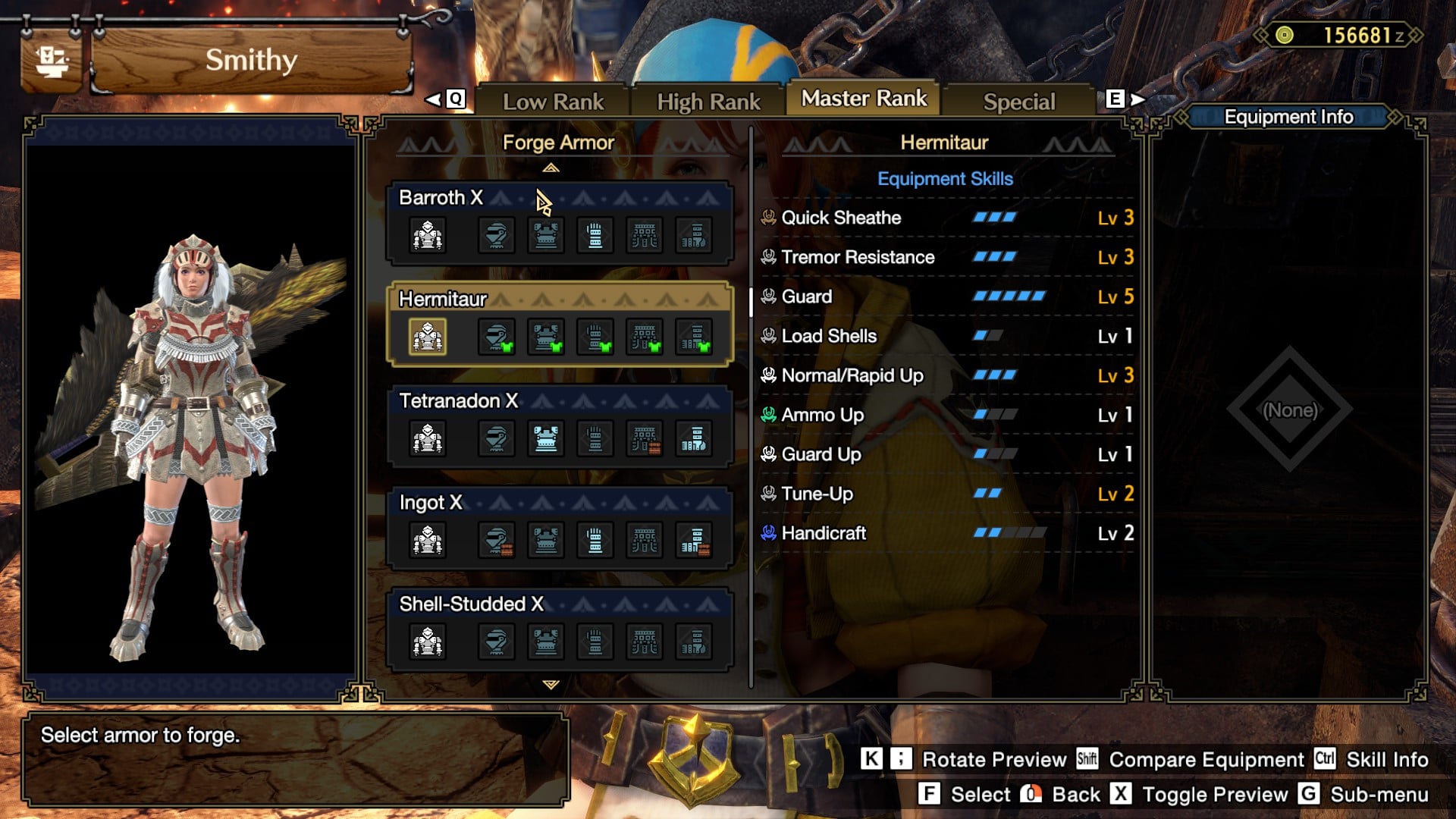Click the Barroth X arm braces icon
Viewport: 1456px width, 819px height.
pyautogui.click(x=595, y=236)
